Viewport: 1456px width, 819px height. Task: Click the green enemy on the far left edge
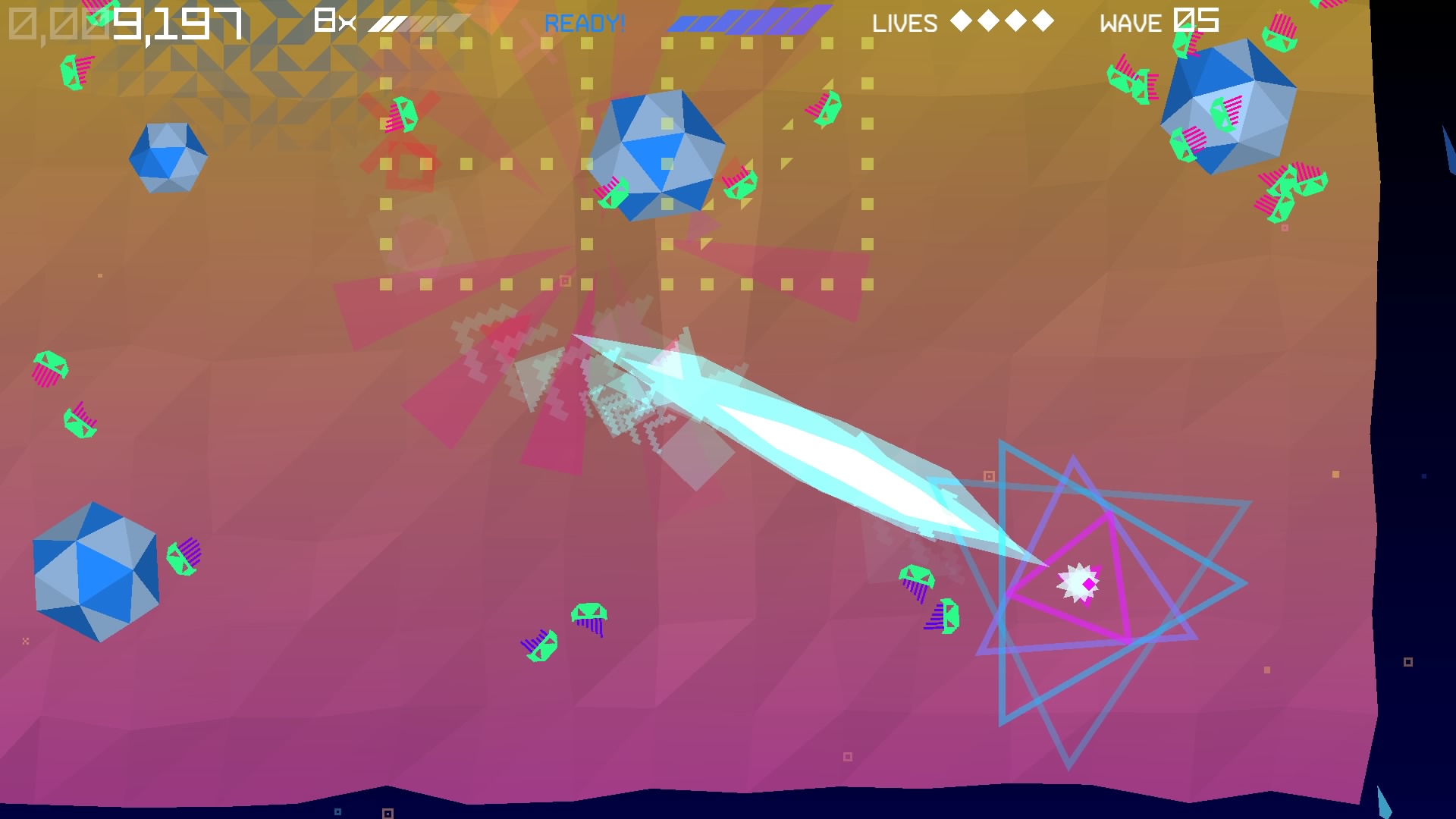coord(49,364)
